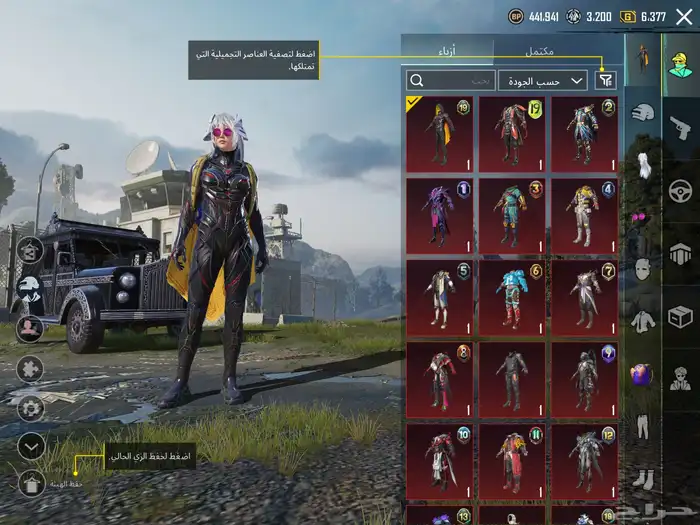Select the teal outfit with level 3 badge
Screen dimensions: 700x525
(x=511, y=216)
